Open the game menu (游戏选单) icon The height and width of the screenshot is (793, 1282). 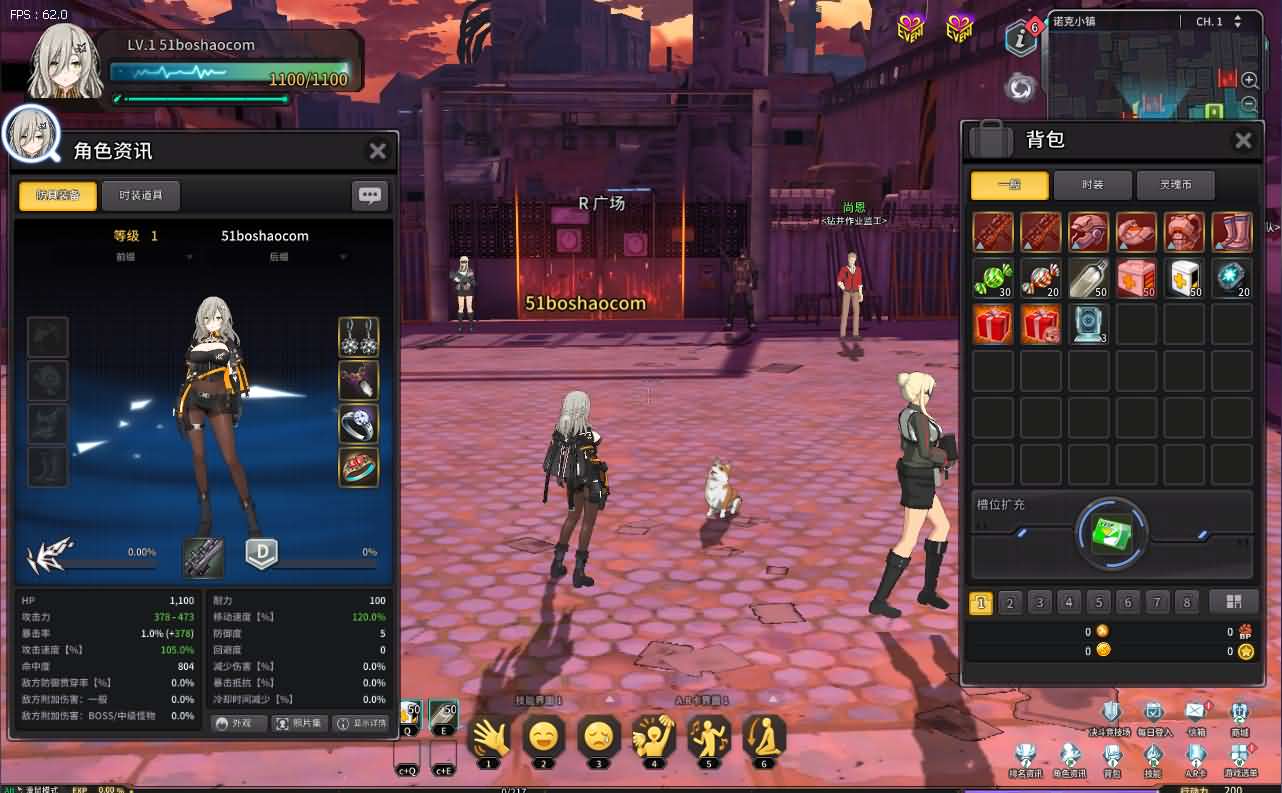1239,752
